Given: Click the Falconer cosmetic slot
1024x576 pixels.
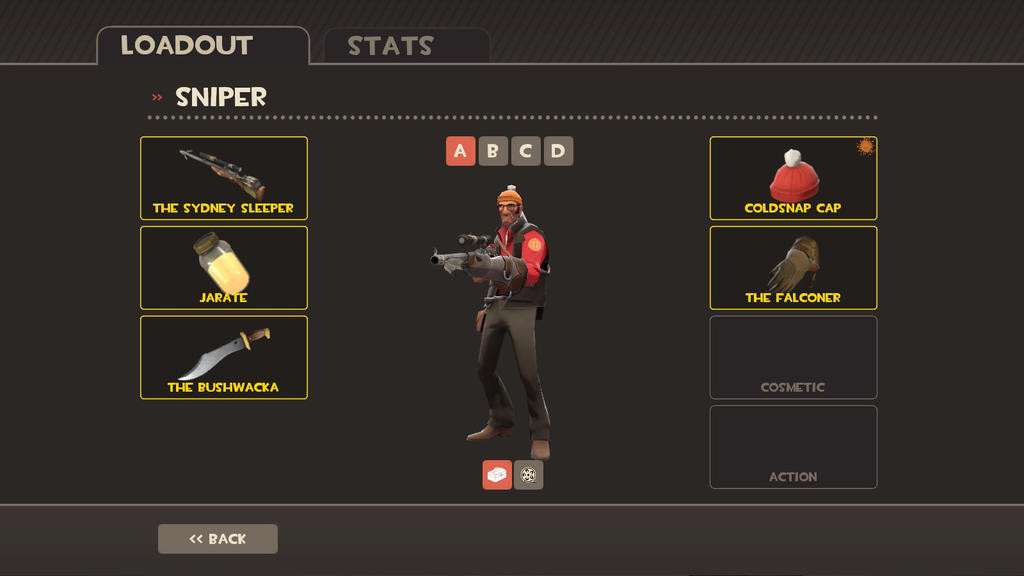Looking at the screenshot, I should 793,268.
